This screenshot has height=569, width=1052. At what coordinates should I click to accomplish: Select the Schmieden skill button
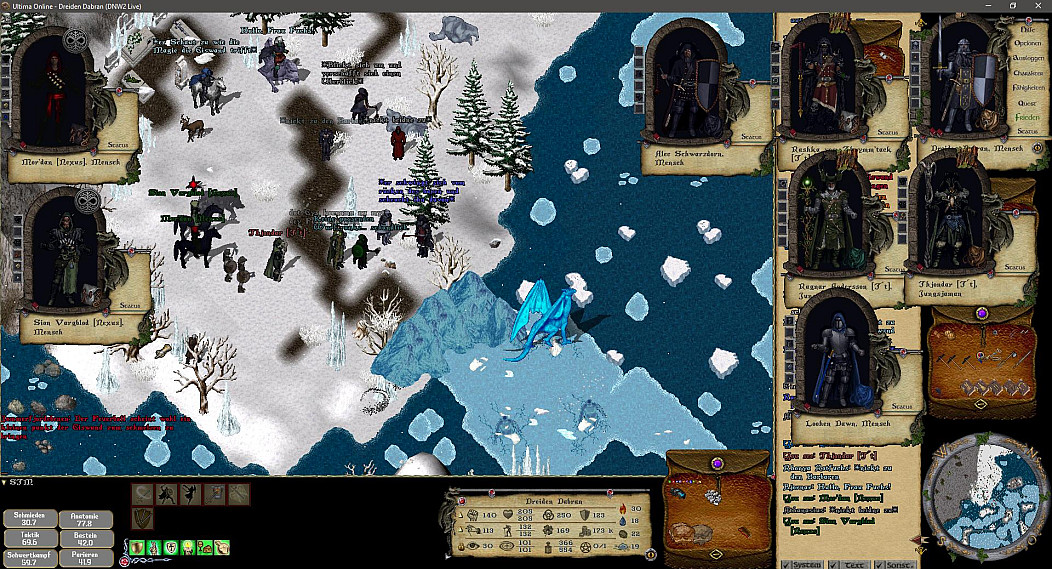(28, 518)
